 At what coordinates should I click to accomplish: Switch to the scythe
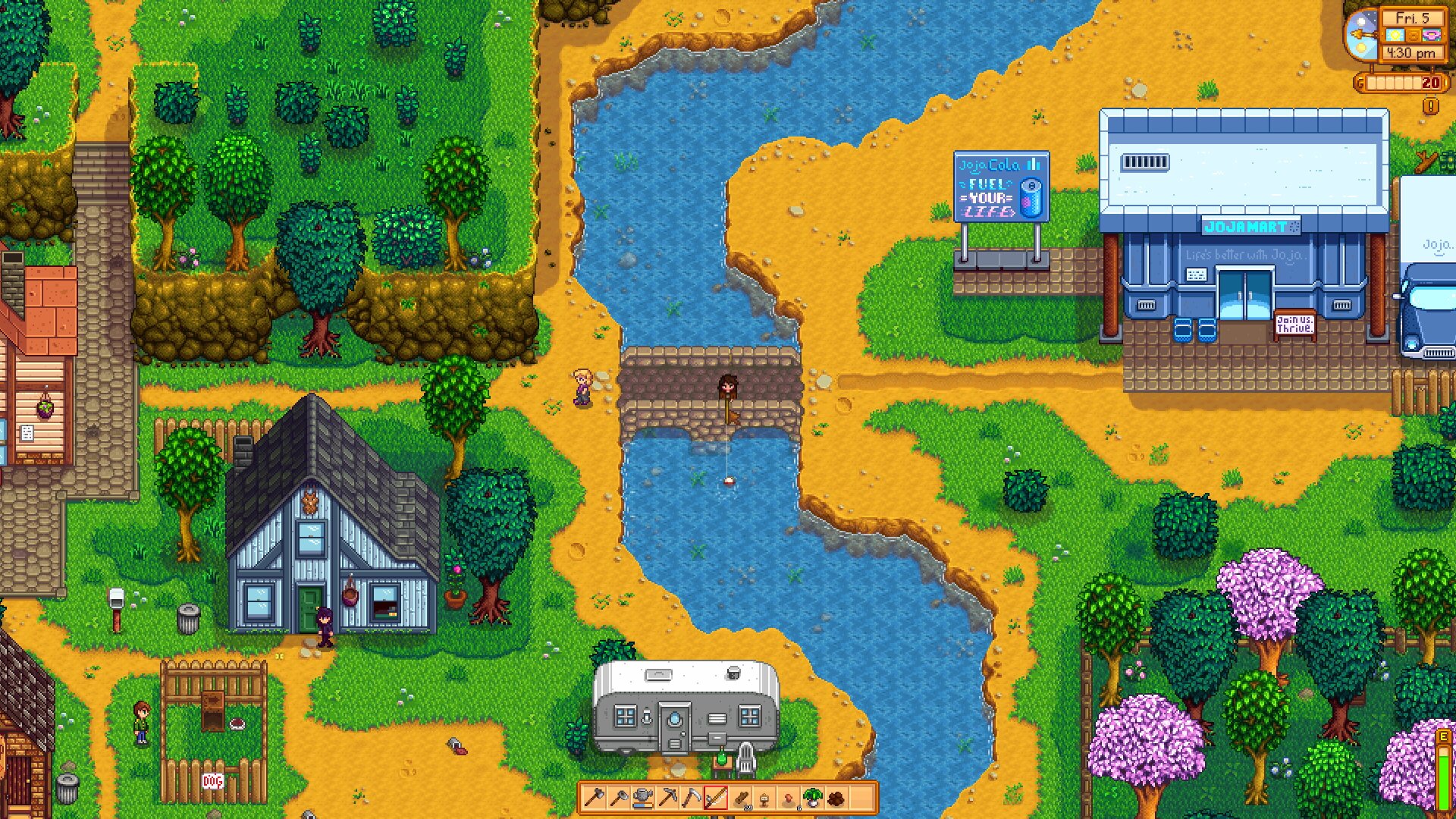[691, 798]
